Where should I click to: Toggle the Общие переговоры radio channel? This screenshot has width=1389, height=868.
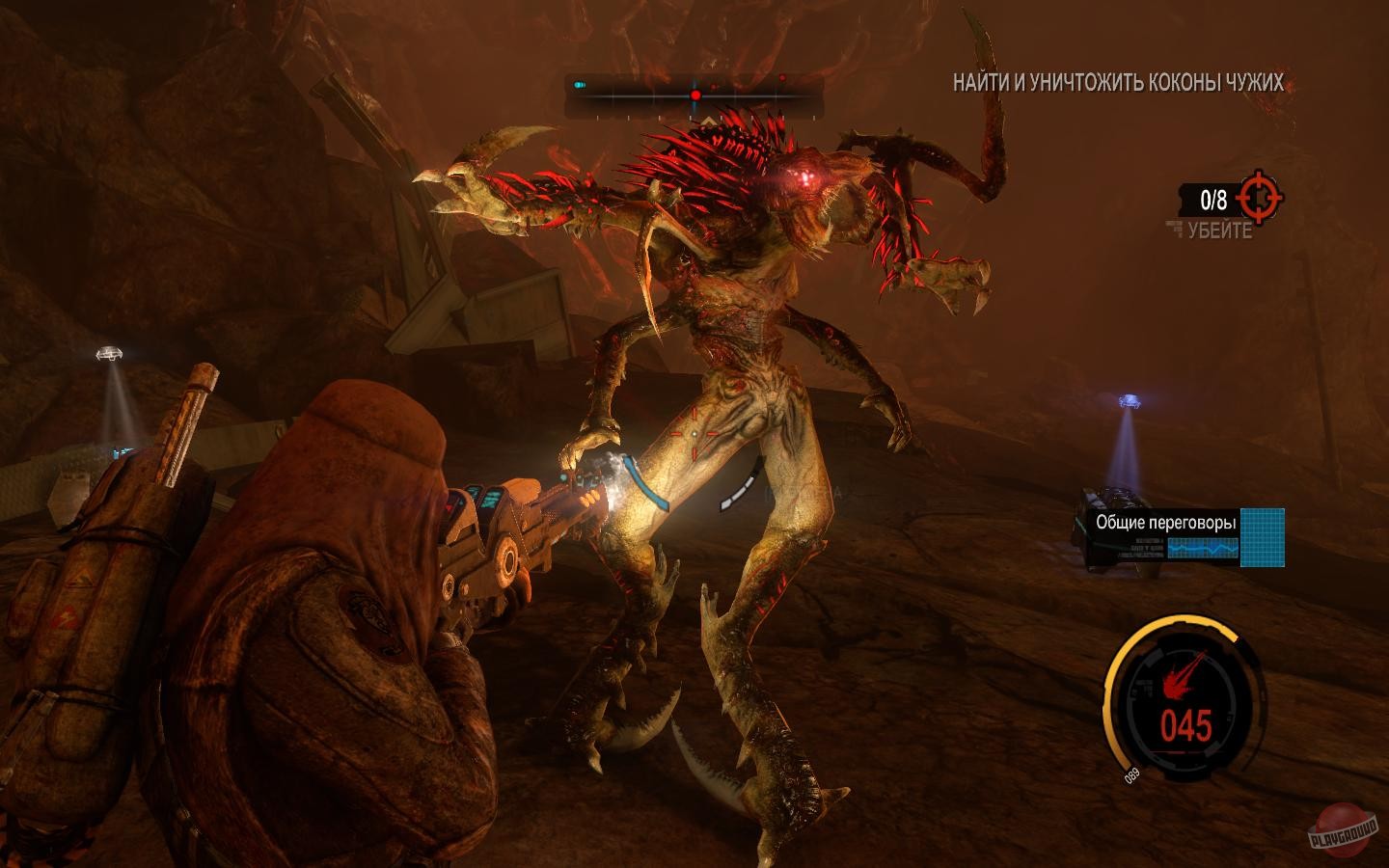coord(1166,521)
